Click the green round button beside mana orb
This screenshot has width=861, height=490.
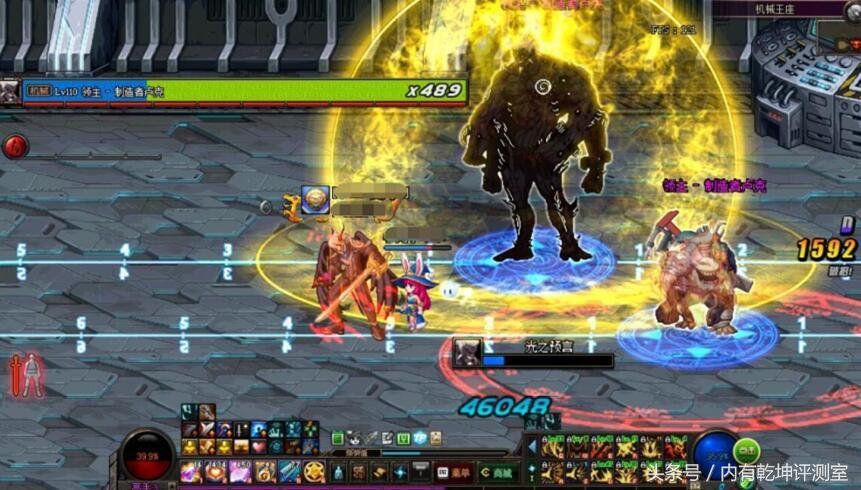point(747,449)
